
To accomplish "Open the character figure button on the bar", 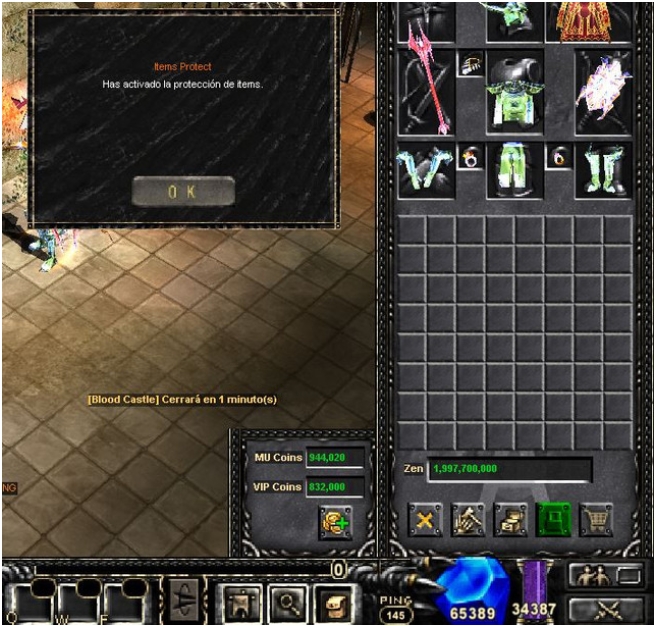I will tap(240, 602).
